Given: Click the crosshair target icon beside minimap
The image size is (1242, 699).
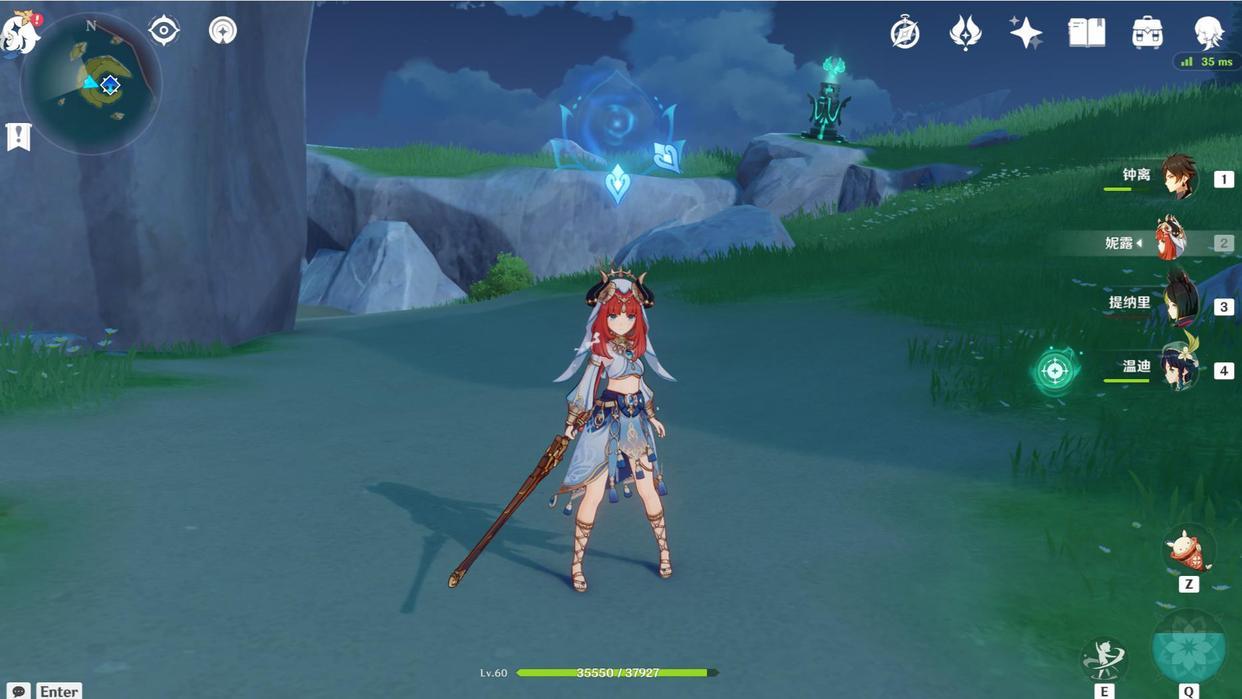Looking at the screenshot, I should (x=164, y=30).
